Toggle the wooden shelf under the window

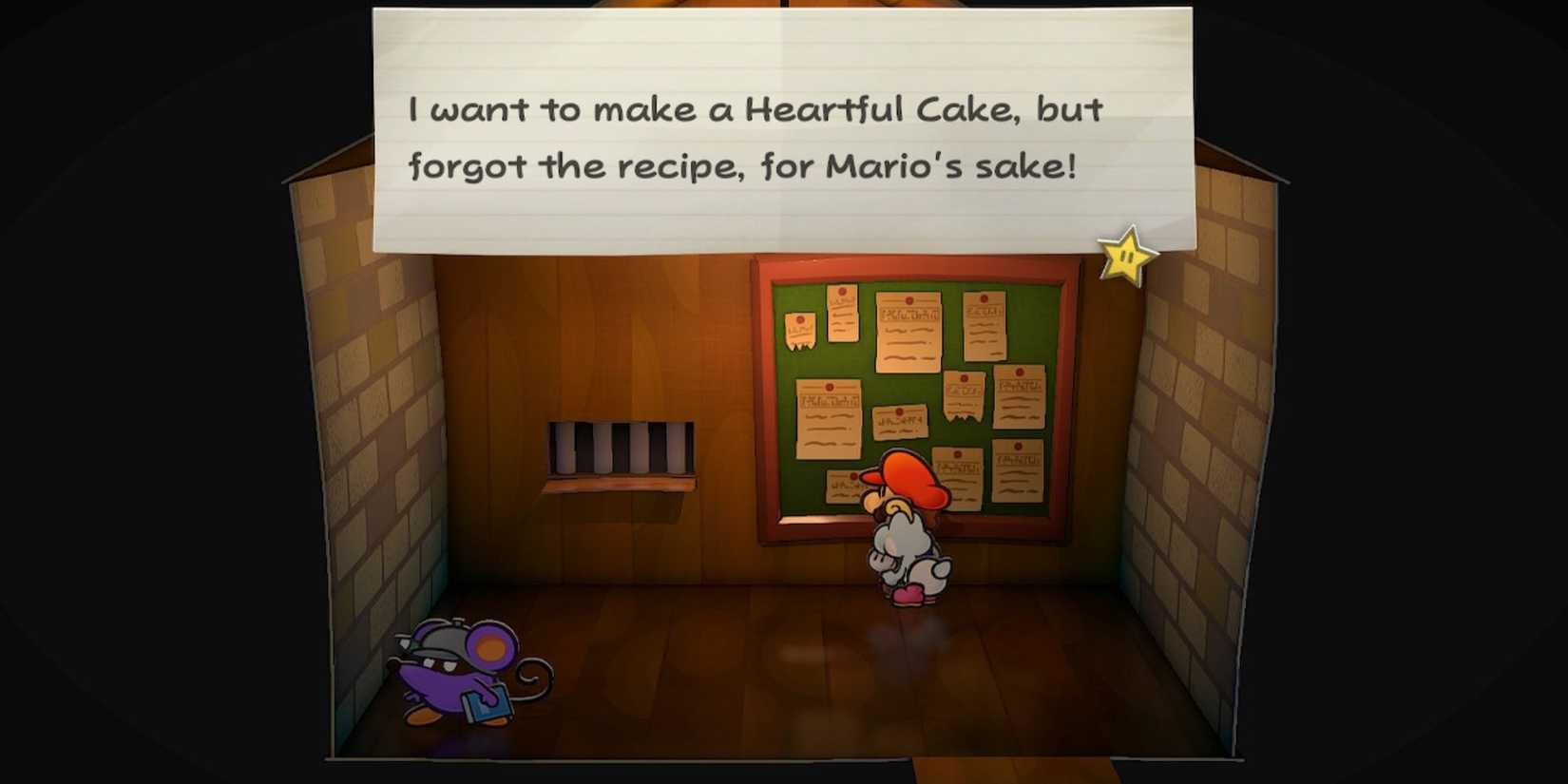pyautogui.click(x=618, y=488)
